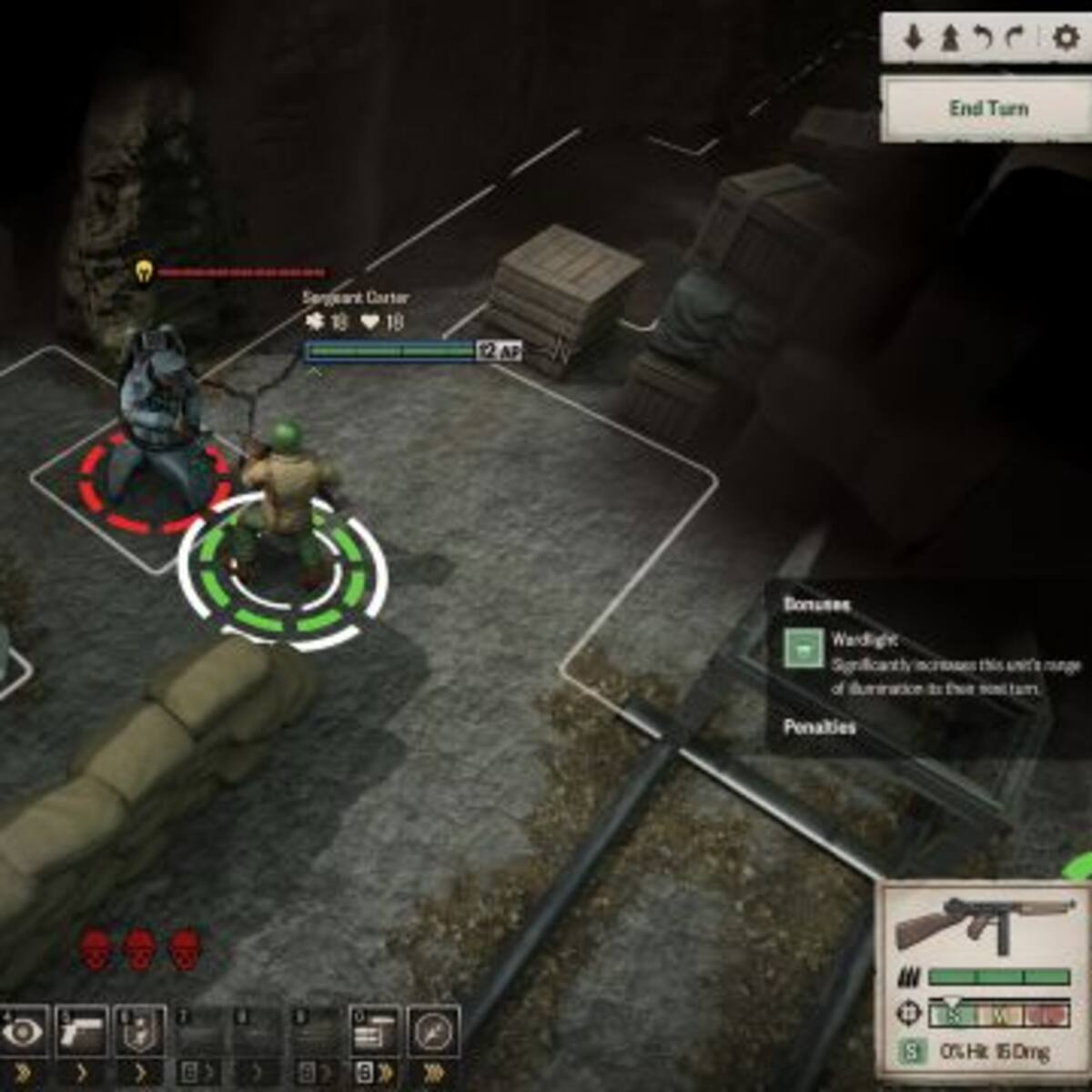Rotate camera with the right curved arrow

1016,38
